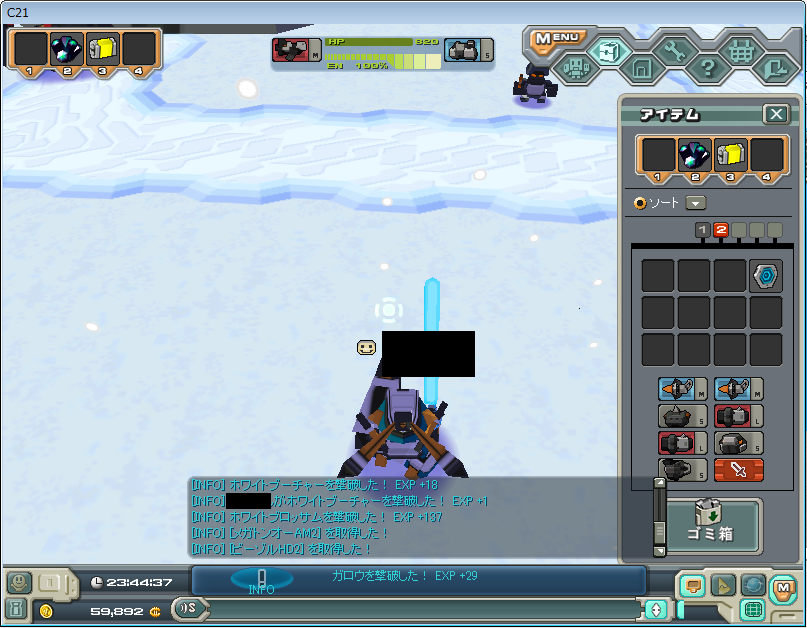Close the アイテム item window
Image resolution: width=807 pixels, height=628 pixels.
pyautogui.click(x=776, y=114)
